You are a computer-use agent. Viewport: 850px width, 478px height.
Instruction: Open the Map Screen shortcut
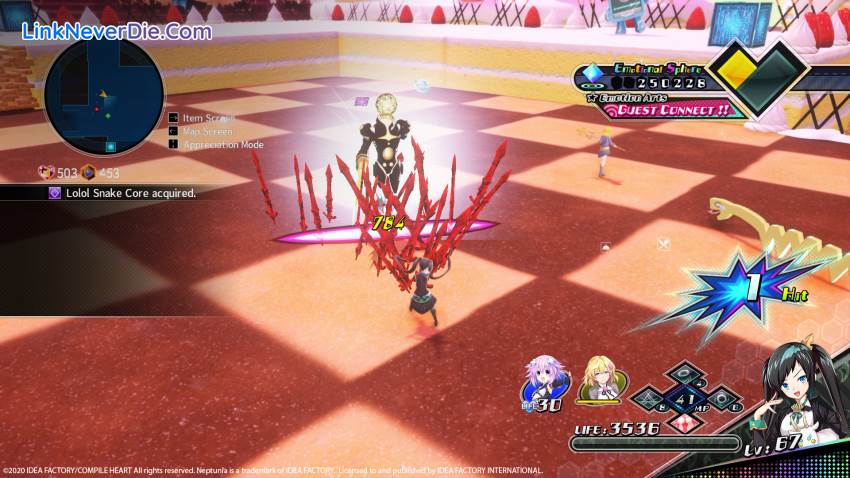(207, 131)
